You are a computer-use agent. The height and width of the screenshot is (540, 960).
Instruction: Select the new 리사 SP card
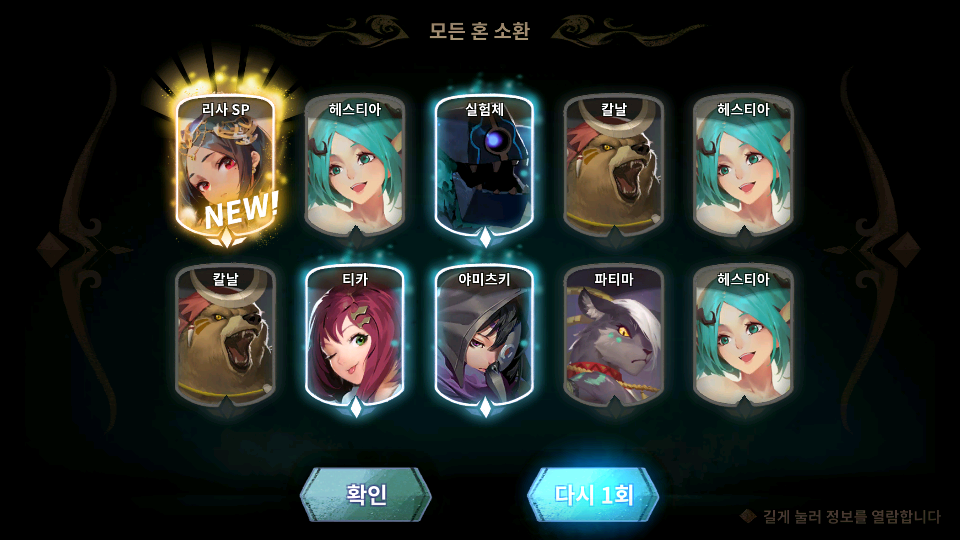click(225, 165)
